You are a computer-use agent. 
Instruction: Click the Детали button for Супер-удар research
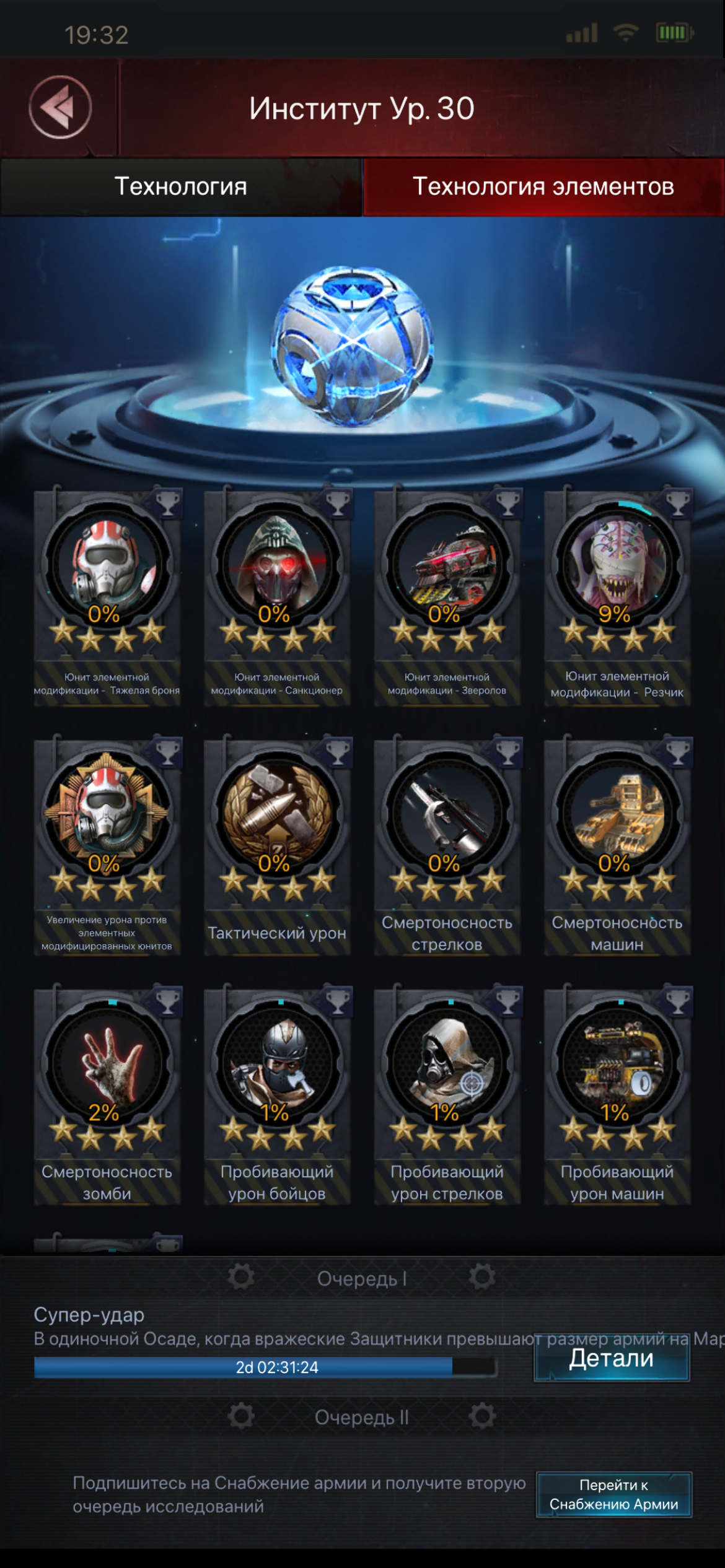point(612,1357)
